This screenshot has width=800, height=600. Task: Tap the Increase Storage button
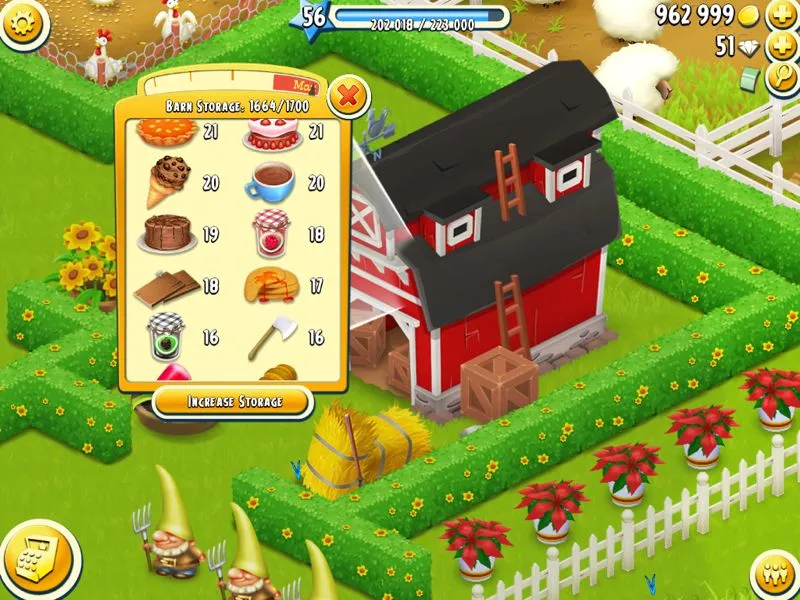(x=233, y=402)
